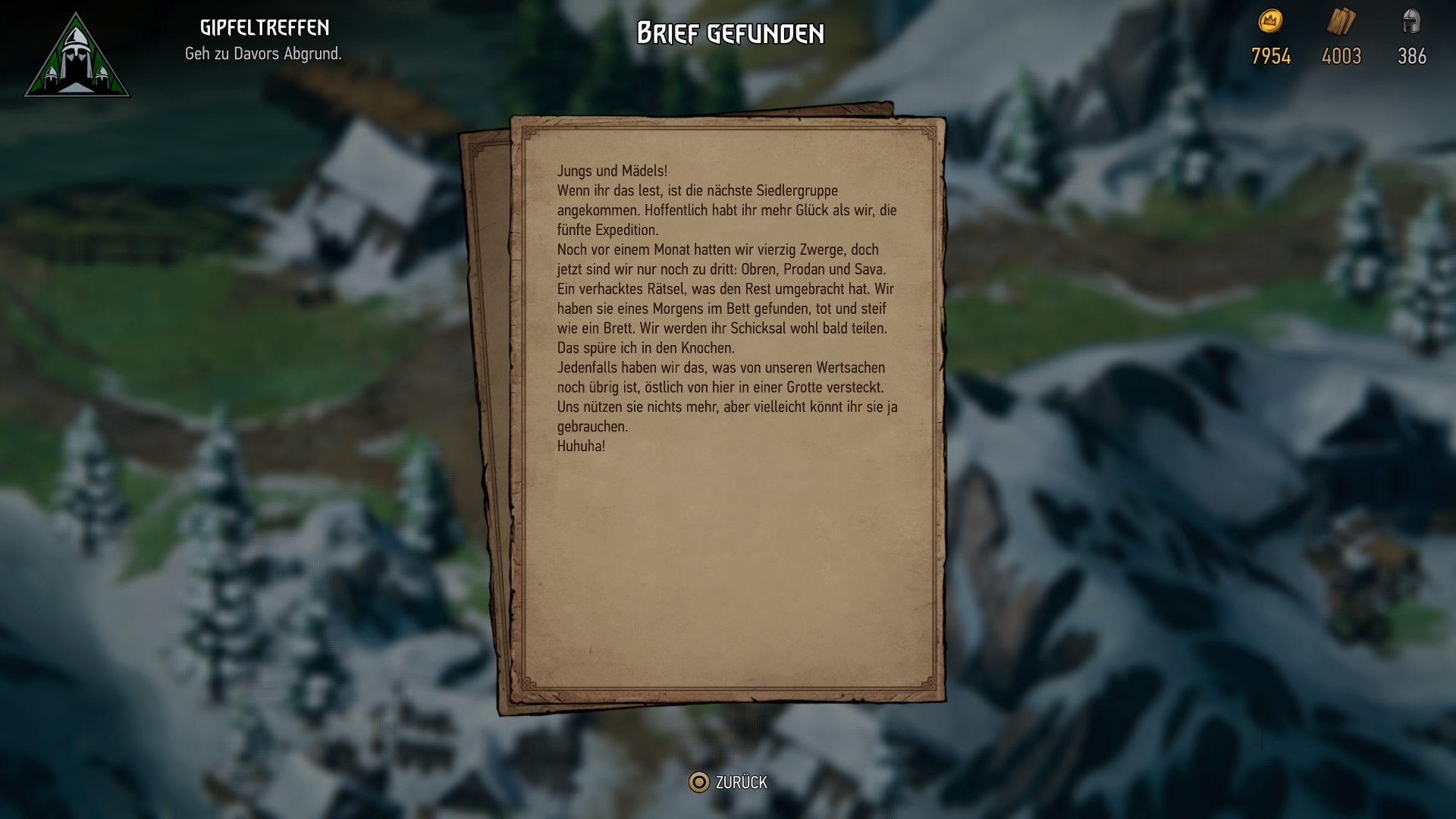Click the header BRIEF GEFUNDEN
This screenshot has height=819, width=1456.
(730, 33)
